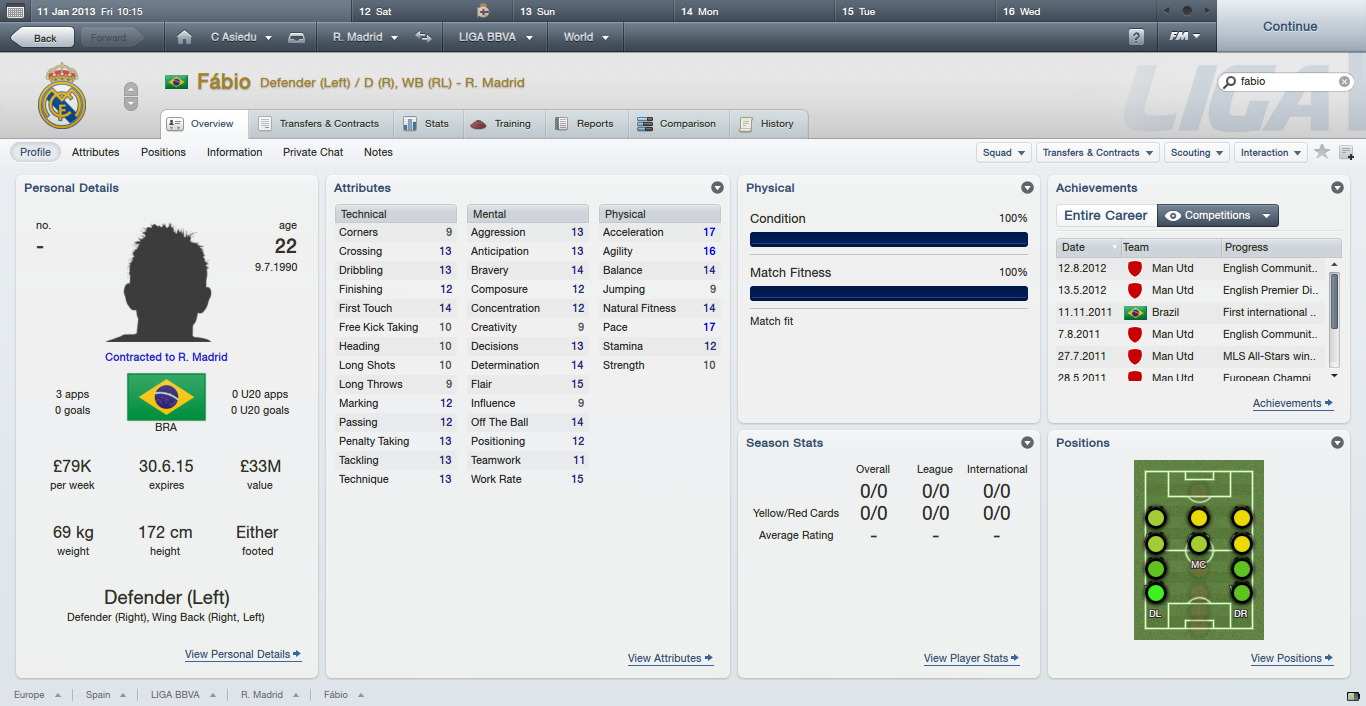Open the Private Chat section
The width and height of the screenshot is (1366, 706).
point(313,152)
